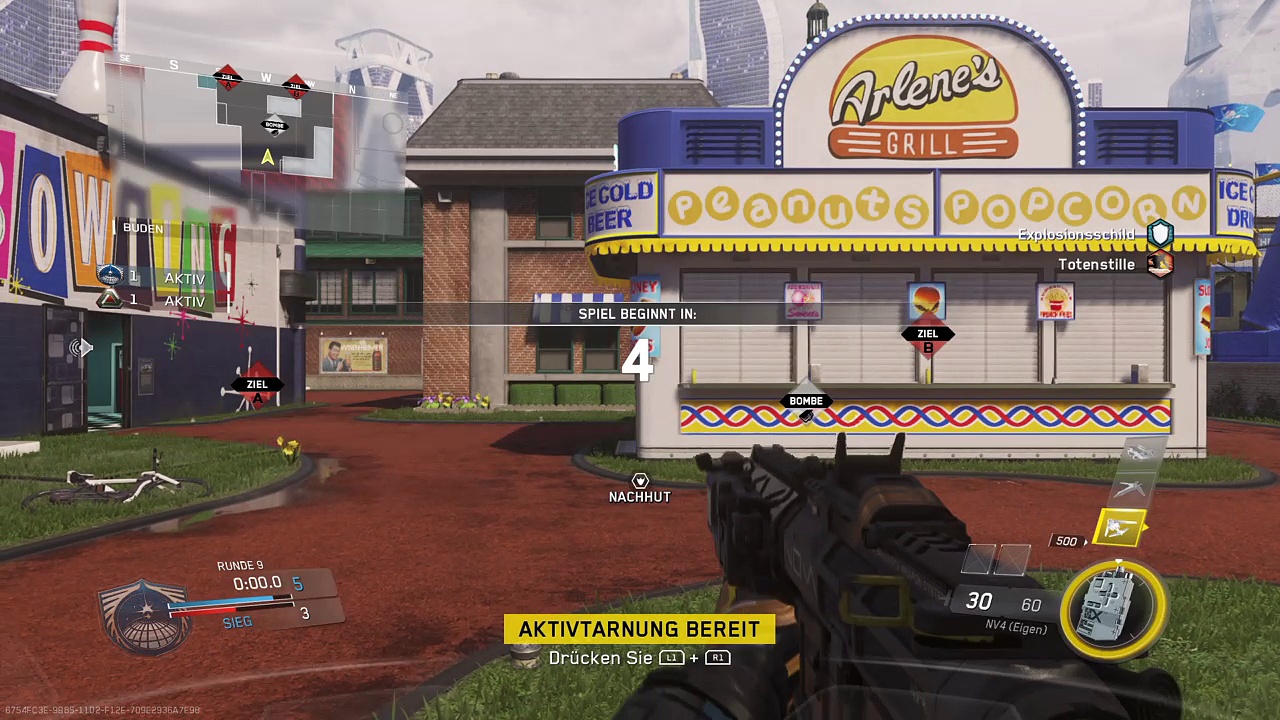Image resolution: width=1280 pixels, height=720 pixels.
Task: Activate the highlighted yellow scorestreak icon
Action: pyautogui.click(x=1118, y=528)
